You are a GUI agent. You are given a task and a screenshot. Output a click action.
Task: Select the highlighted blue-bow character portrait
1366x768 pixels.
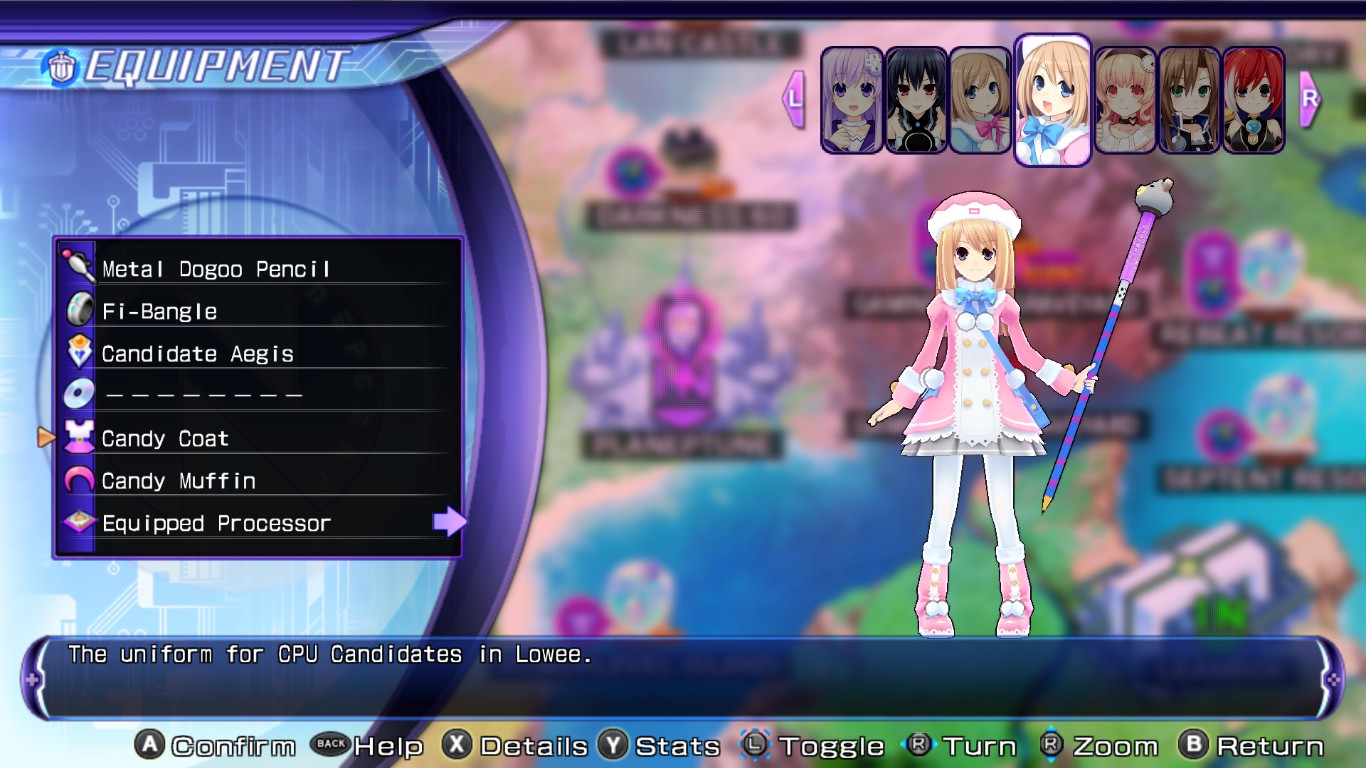pyautogui.click(x=1052, y=100)
